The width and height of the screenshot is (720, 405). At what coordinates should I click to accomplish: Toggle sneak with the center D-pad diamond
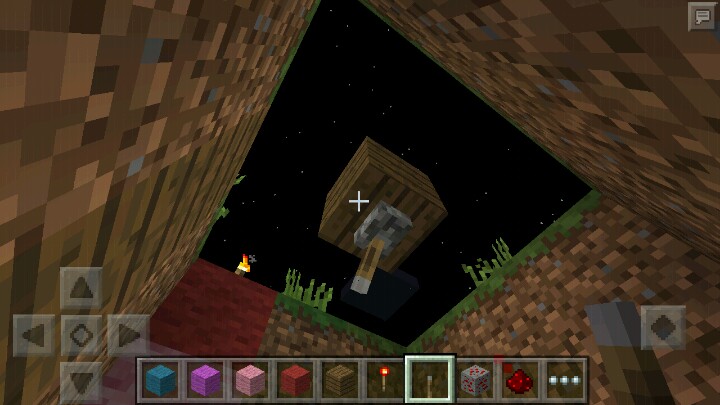coord(81,335)
